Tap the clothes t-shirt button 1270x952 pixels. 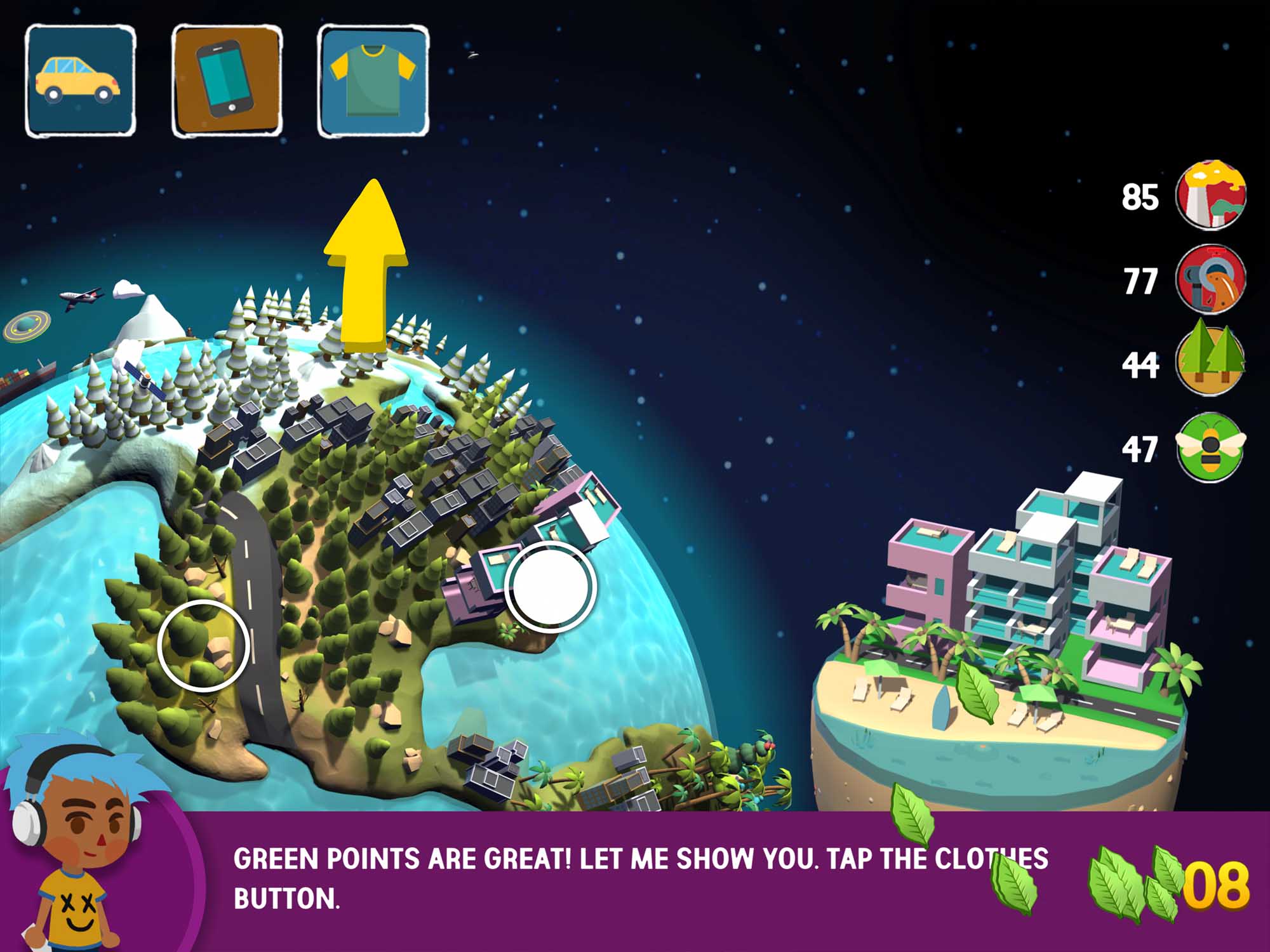click(x=373, y=81)
